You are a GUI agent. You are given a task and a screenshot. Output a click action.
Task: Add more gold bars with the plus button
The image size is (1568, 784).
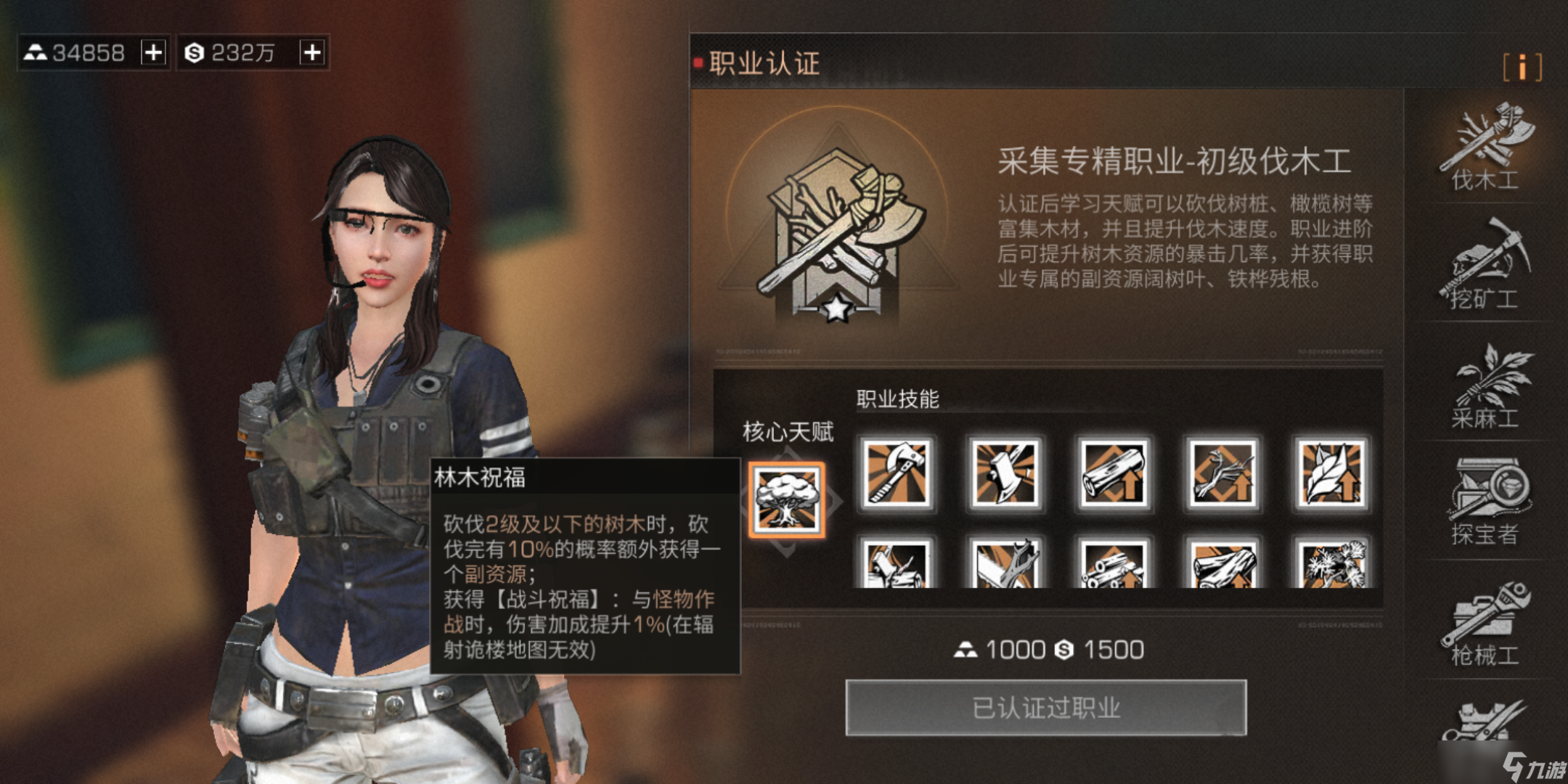(153, 52)
